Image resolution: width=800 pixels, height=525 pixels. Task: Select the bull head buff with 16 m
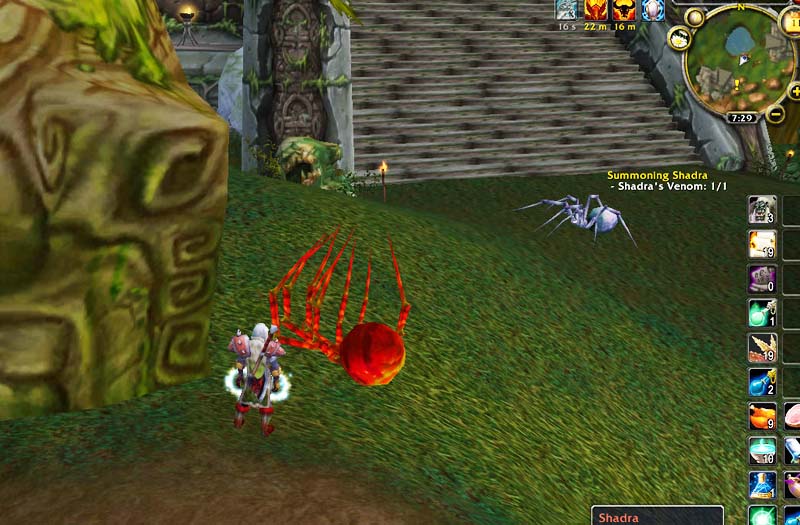(624, 10)
